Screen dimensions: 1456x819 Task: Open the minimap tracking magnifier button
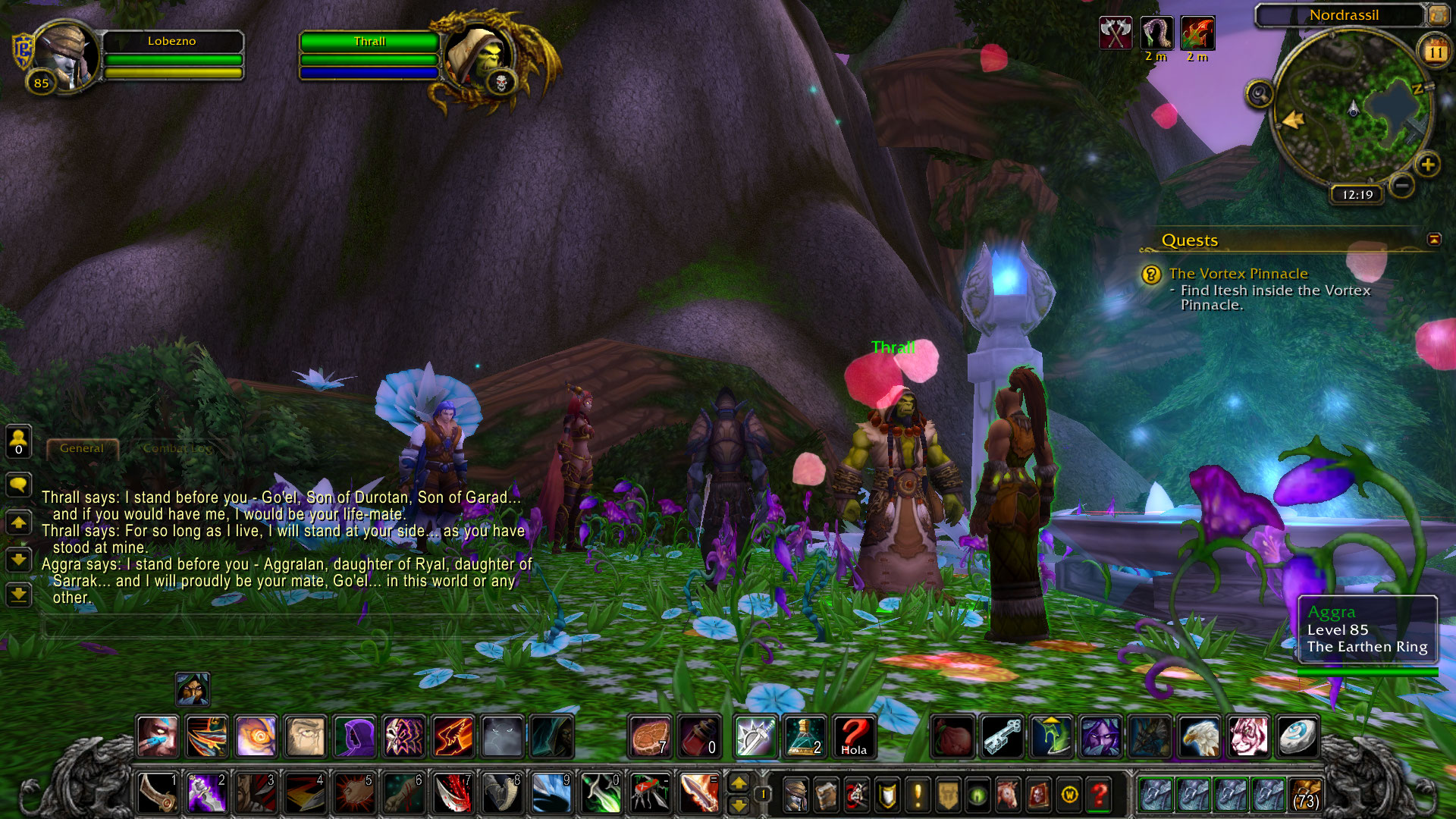pyautogui.click(x=1260, y=95)
